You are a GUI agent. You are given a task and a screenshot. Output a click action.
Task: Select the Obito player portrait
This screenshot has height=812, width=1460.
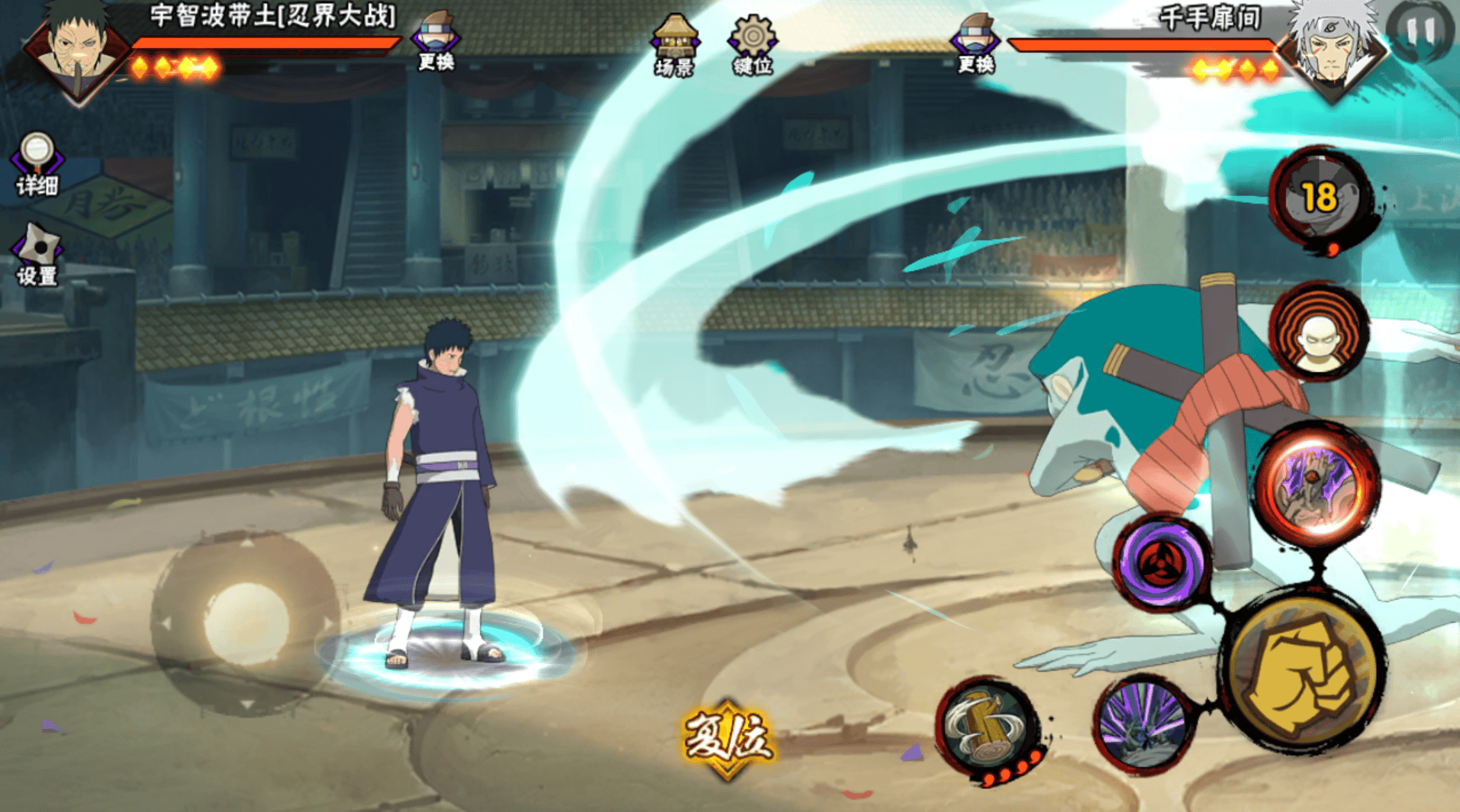pos(76,47)
